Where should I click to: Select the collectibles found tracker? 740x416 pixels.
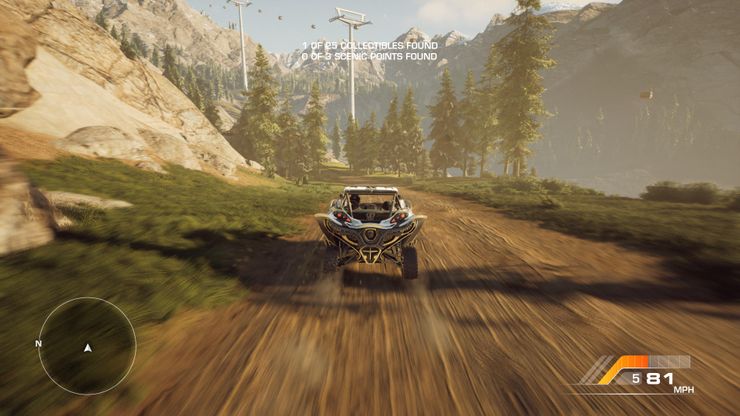[369, 47]
